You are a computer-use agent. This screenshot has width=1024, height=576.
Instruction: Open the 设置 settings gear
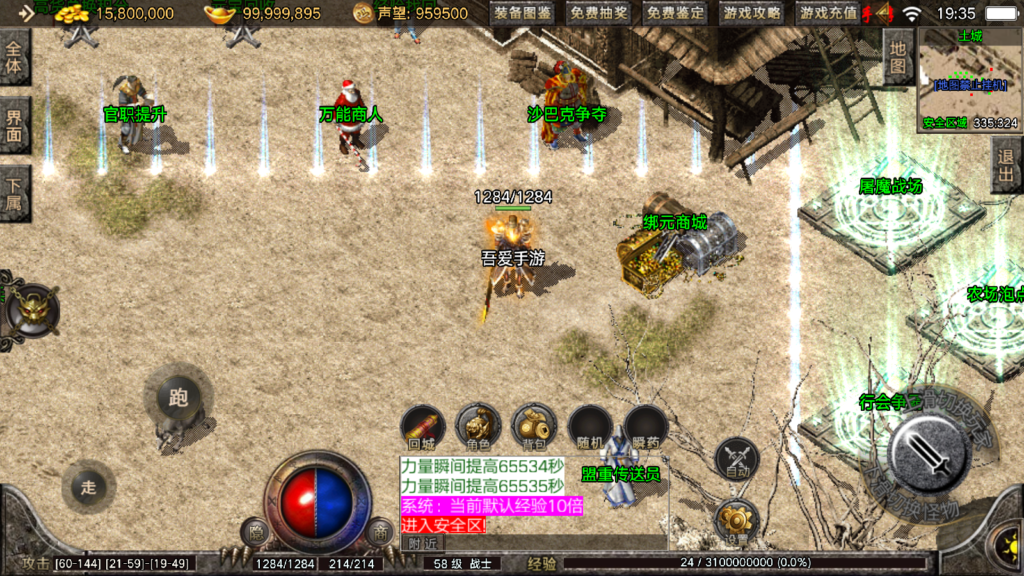coord(737,521)
